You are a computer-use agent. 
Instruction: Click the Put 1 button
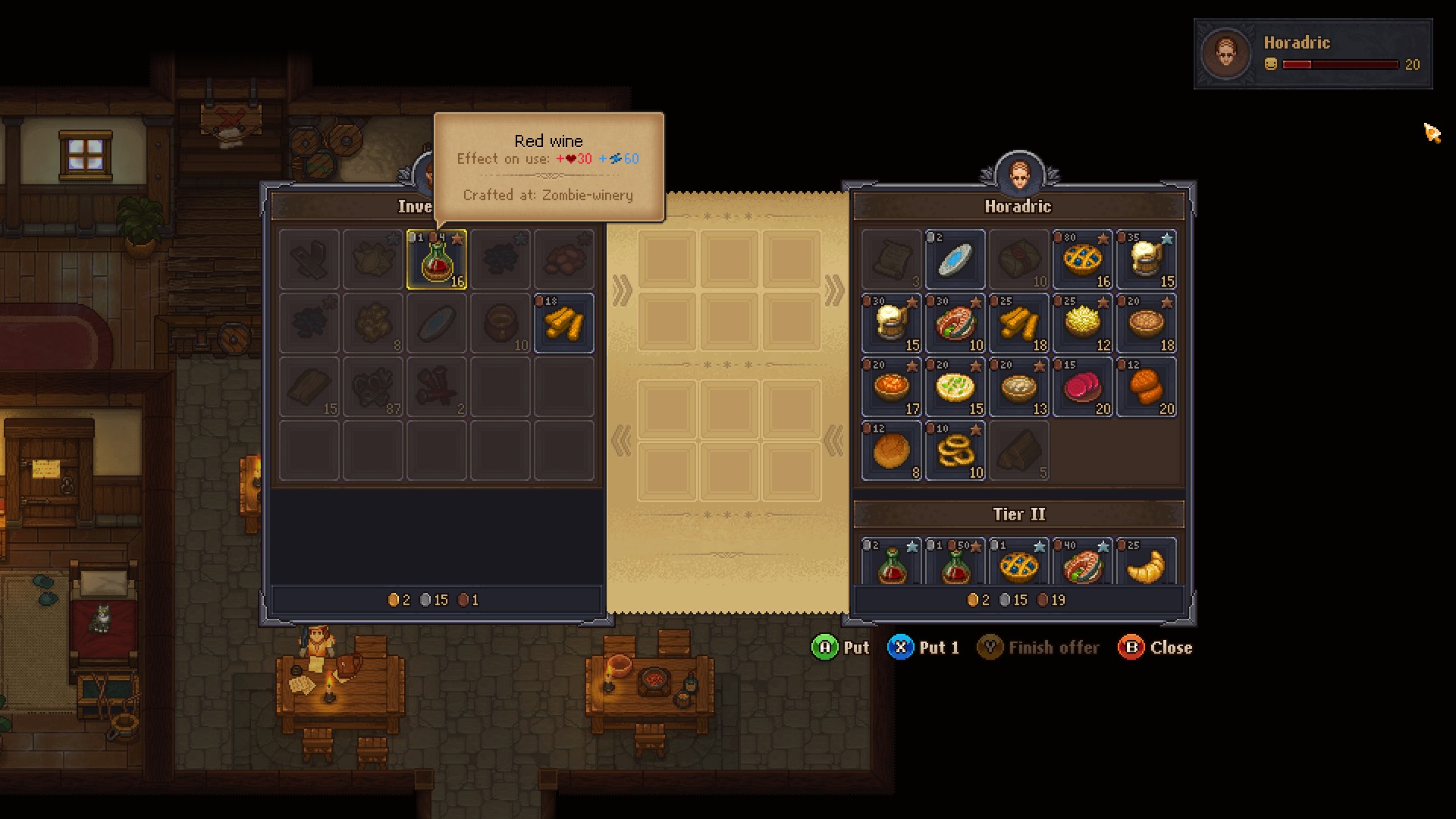click(924, 648)
